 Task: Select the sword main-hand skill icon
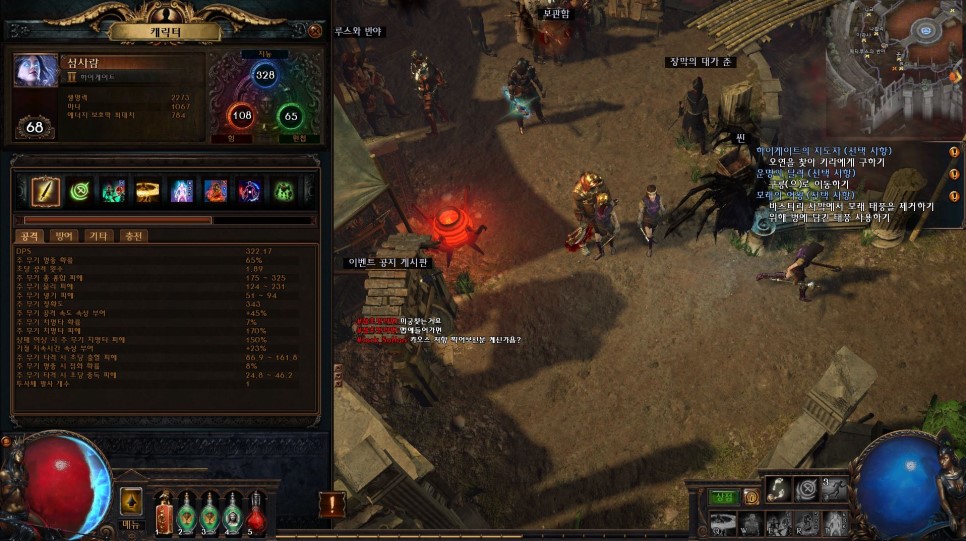coord(45,190)
